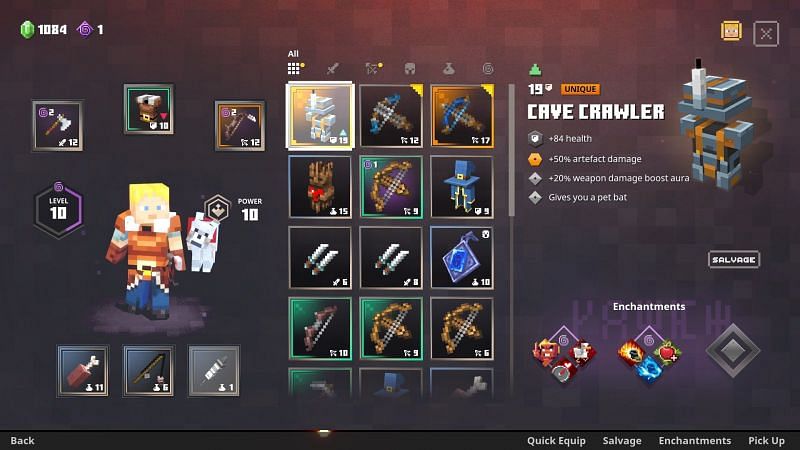Open the empty grey enchantment slot
The image size is (800, 450).
[732, 351]
